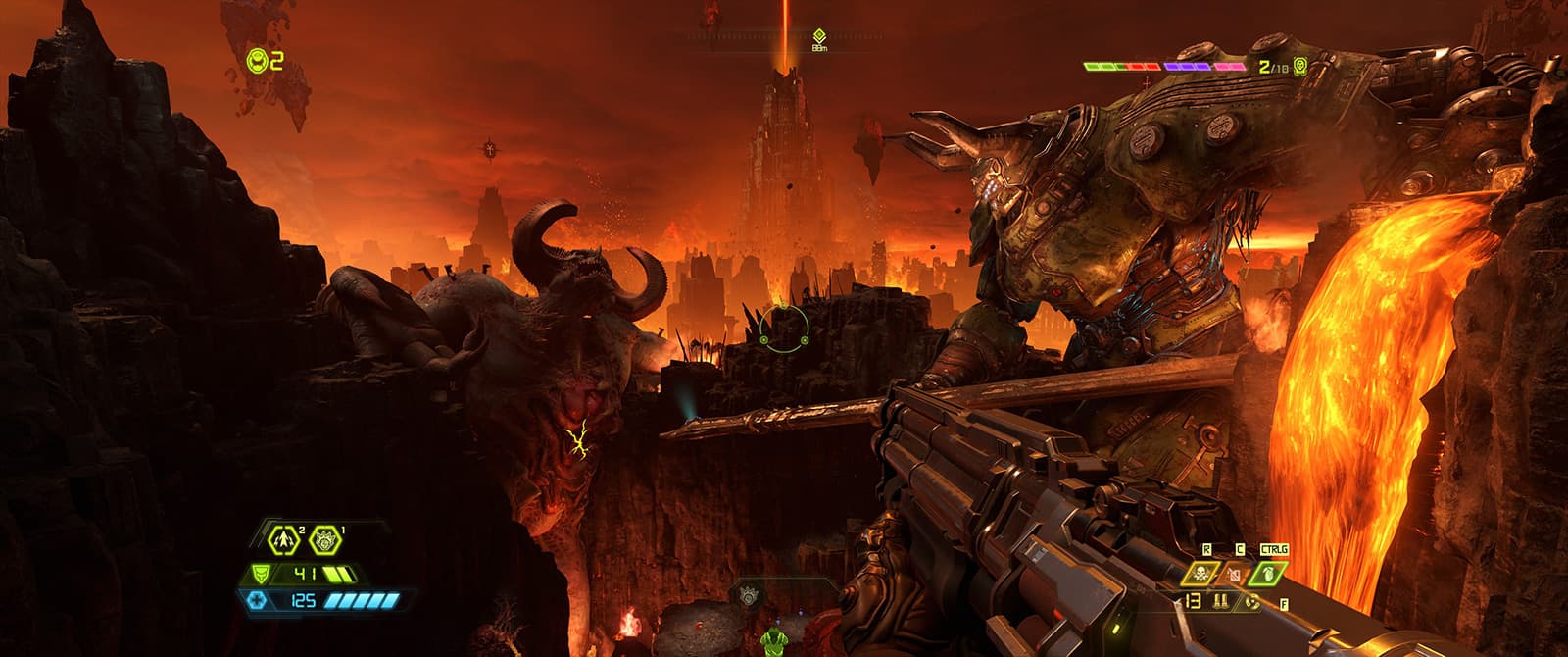Click the blue health cross icon
This screenshot has height=657, width=1568.
[257, 600]
